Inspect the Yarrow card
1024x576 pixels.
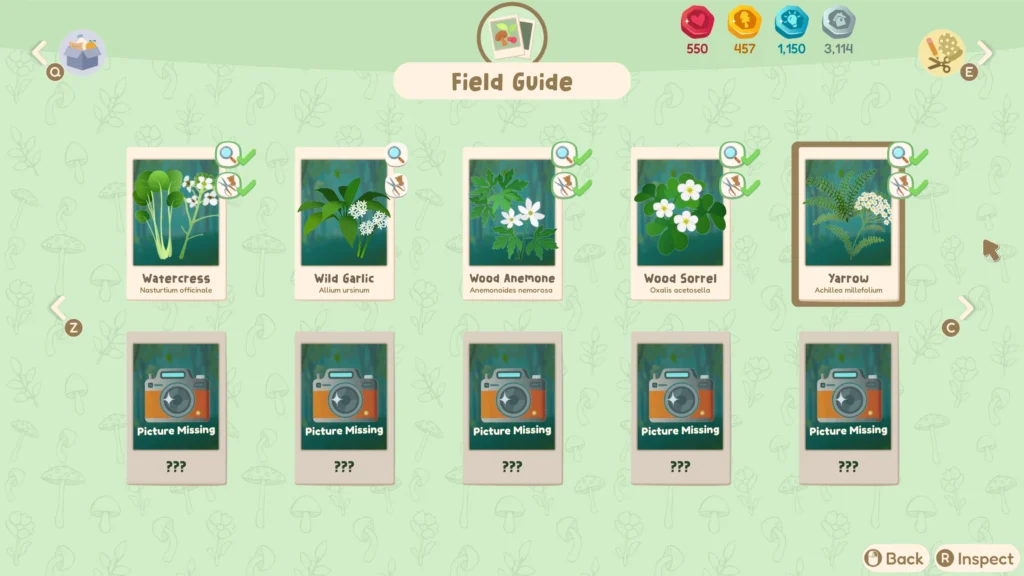(x=848, y=225)
